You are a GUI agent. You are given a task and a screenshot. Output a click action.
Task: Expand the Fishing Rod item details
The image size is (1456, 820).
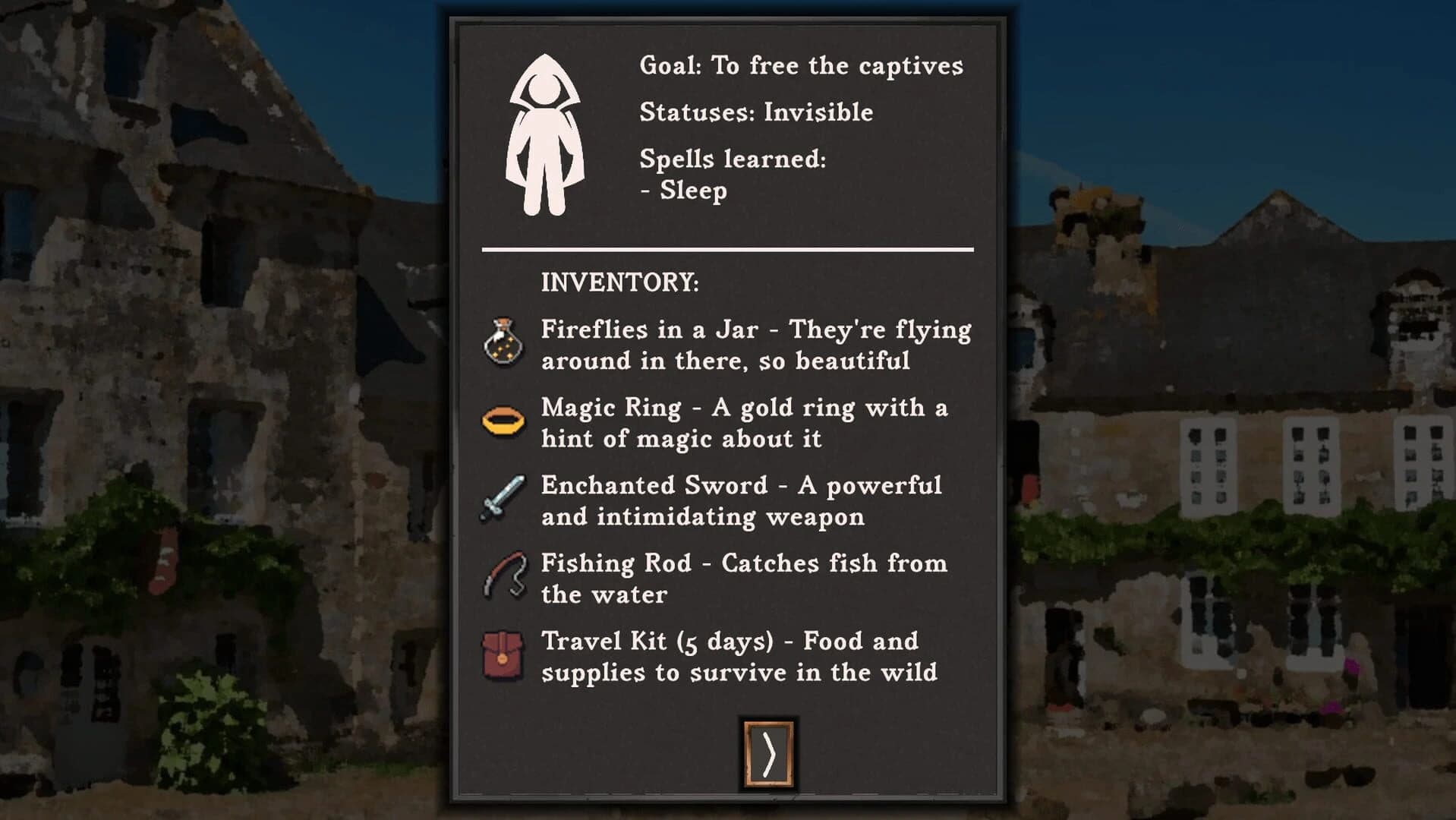[742, 579]
